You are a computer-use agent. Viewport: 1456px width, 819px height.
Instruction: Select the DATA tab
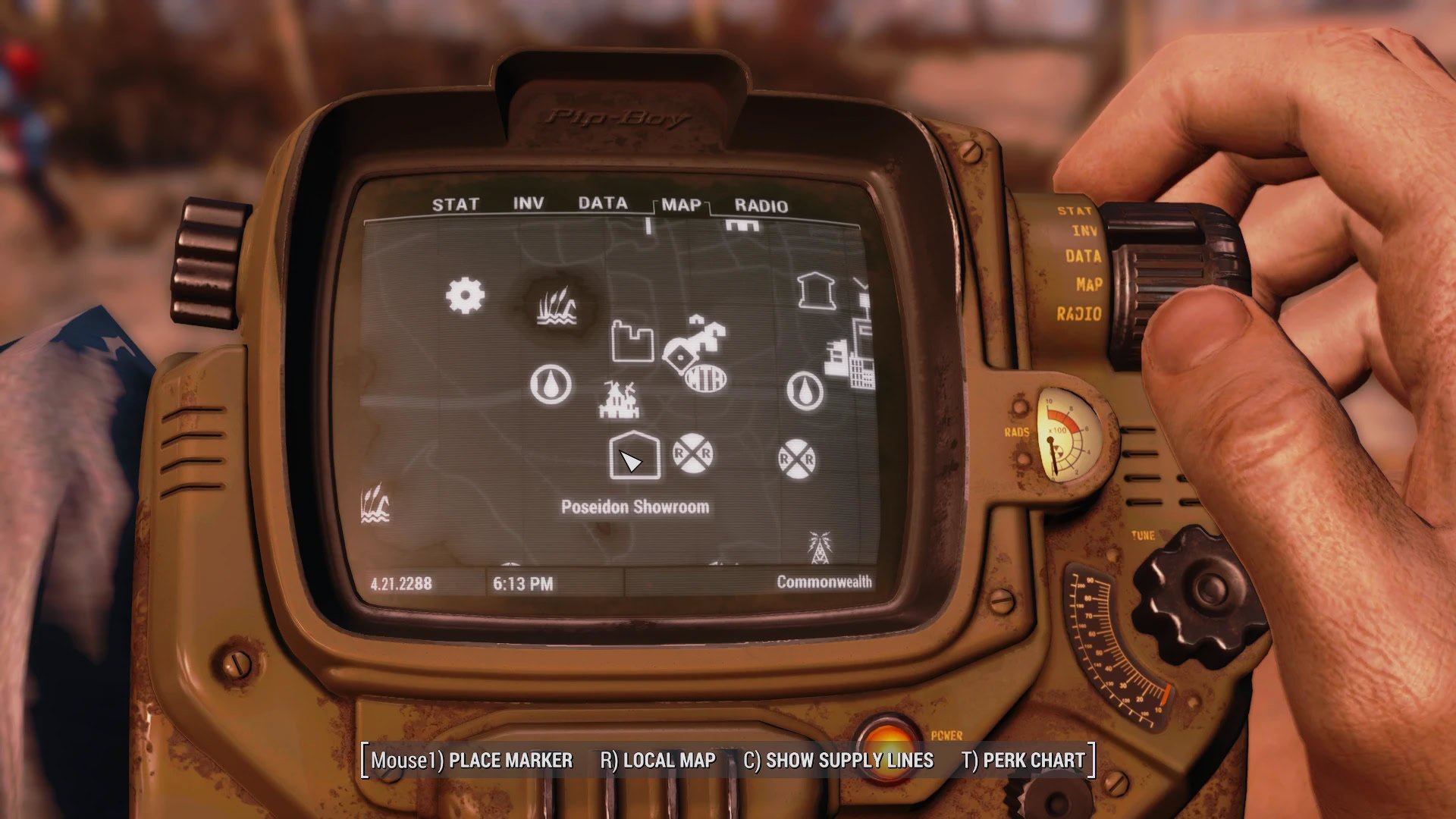(603, 203)
